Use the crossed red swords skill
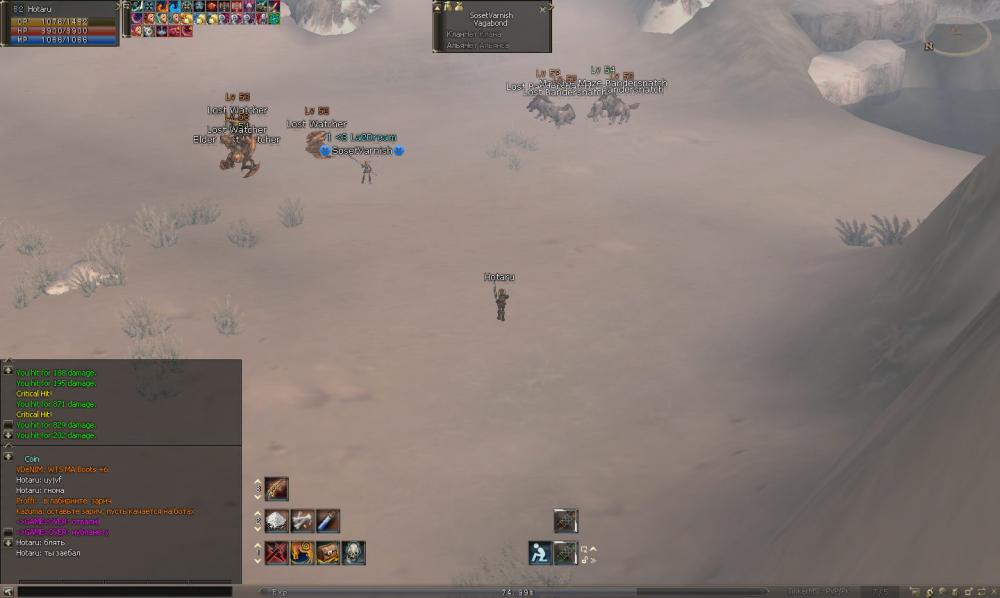Viewport: 1000px width, 598px height. tap(277, 553)
